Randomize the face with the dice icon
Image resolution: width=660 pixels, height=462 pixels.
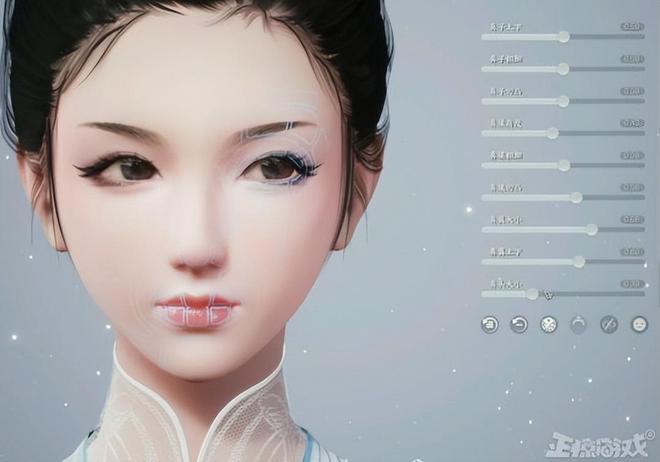pyautogui.click(x=548, y=324)
